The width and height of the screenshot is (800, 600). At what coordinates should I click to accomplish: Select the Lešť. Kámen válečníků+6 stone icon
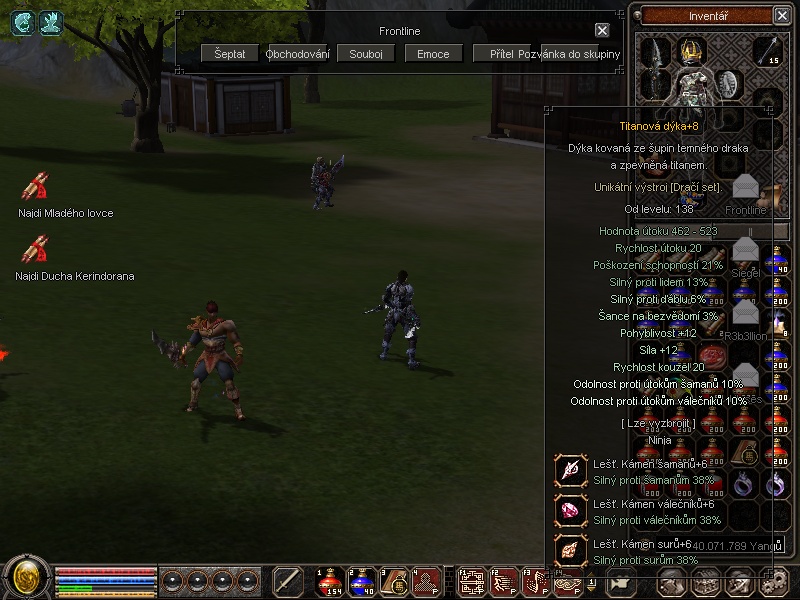572,510
